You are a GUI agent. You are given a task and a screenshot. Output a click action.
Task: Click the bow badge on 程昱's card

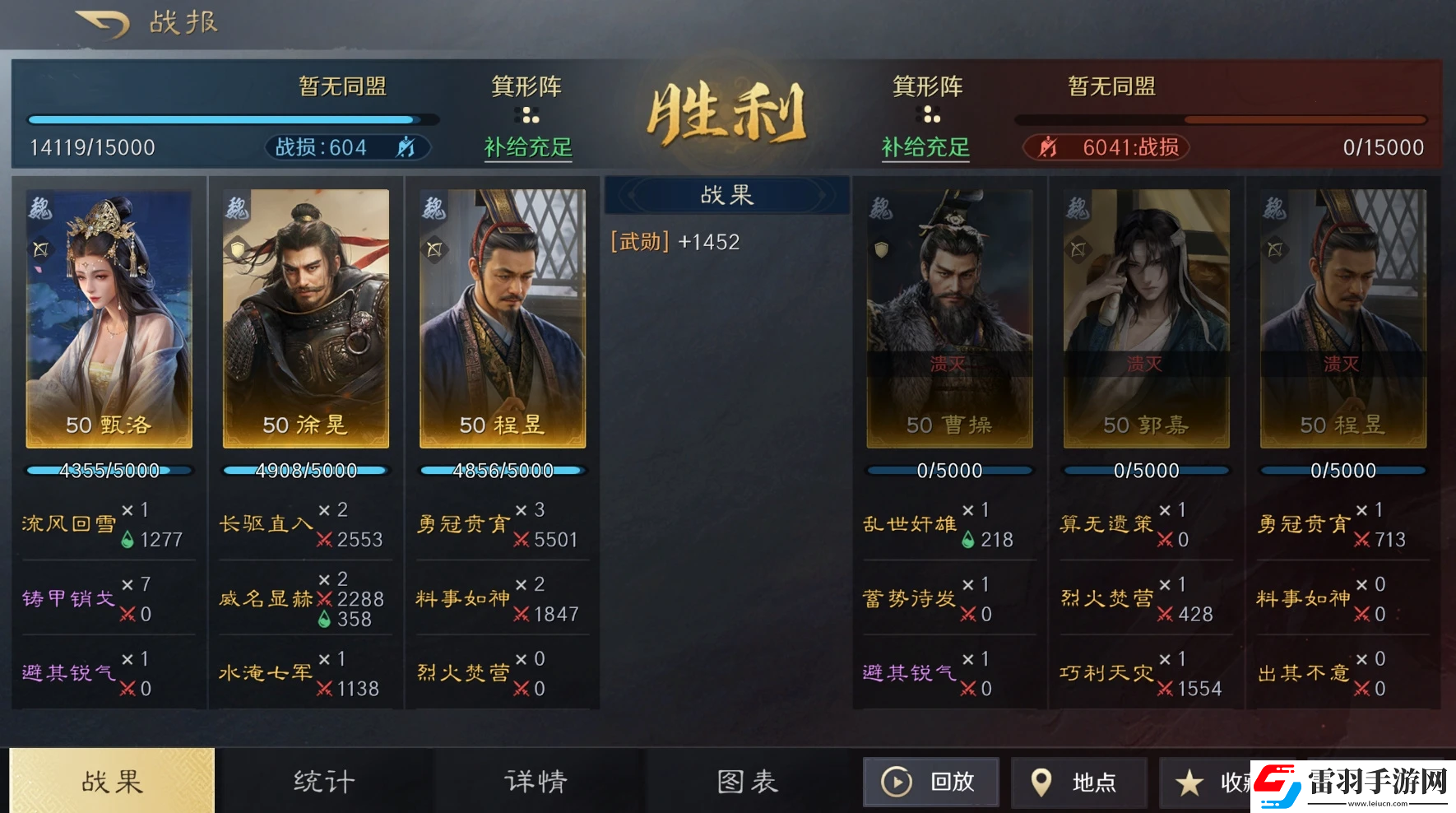point(435,249)
